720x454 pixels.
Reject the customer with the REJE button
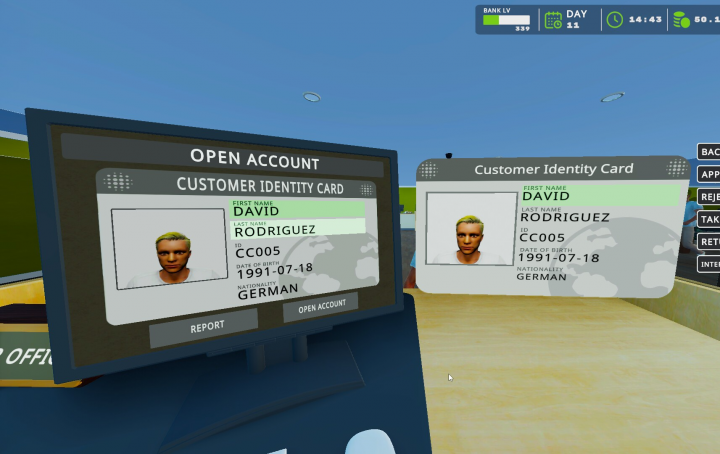coord(709,197)
